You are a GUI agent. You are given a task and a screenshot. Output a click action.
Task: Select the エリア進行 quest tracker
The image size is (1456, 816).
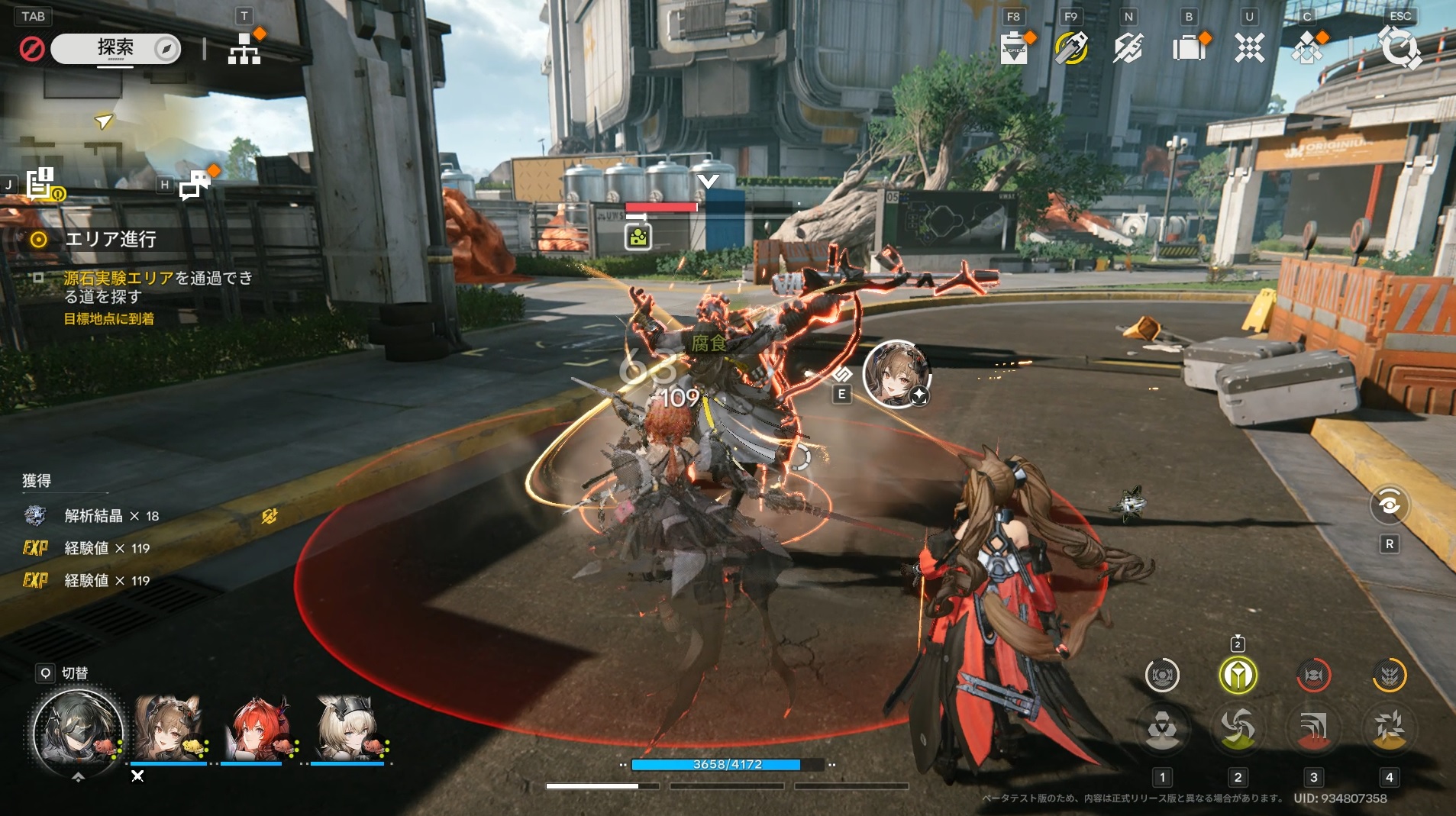(110, 240)
